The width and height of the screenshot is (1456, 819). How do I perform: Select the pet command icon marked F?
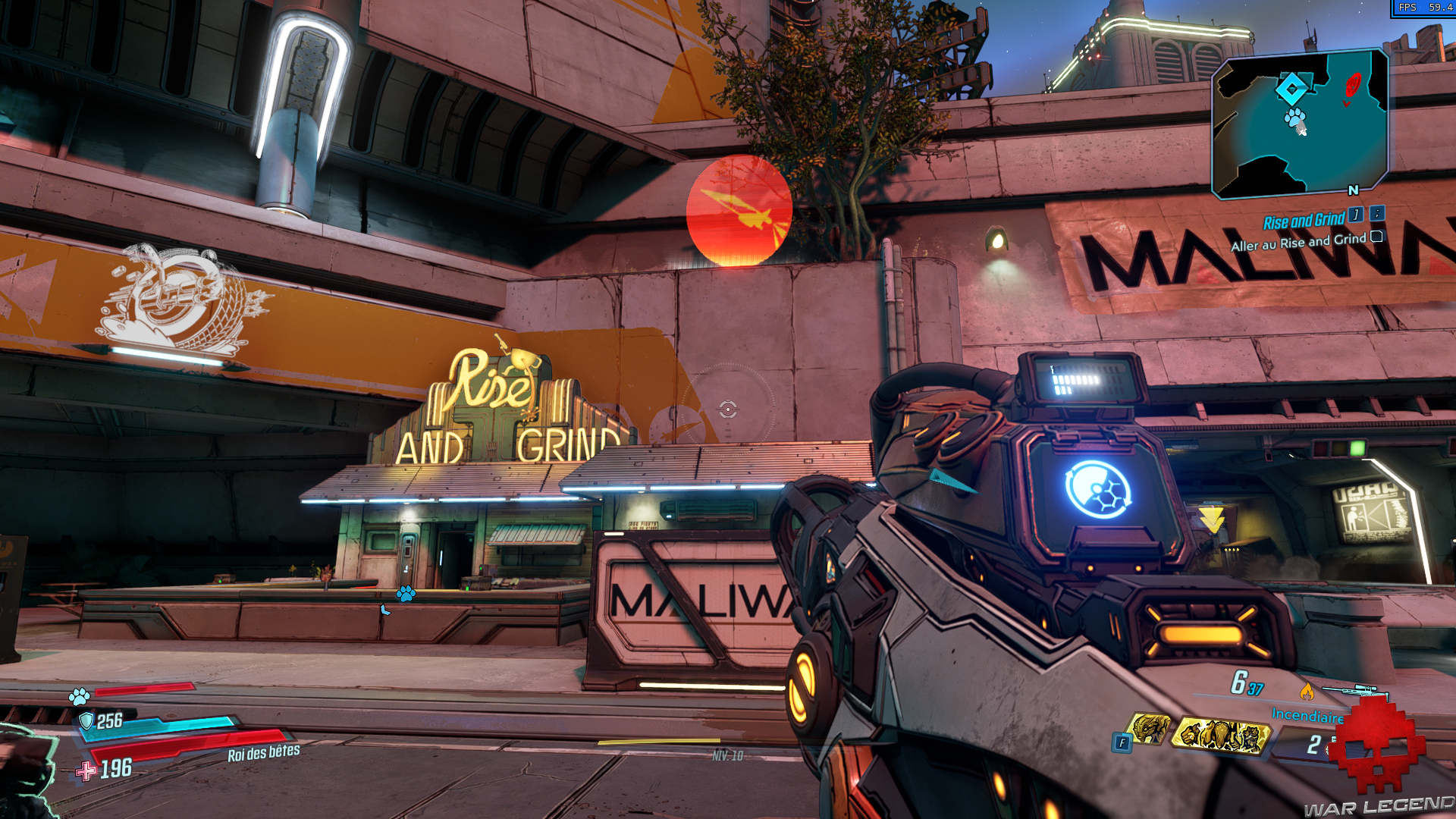[x=1121, y=742]
